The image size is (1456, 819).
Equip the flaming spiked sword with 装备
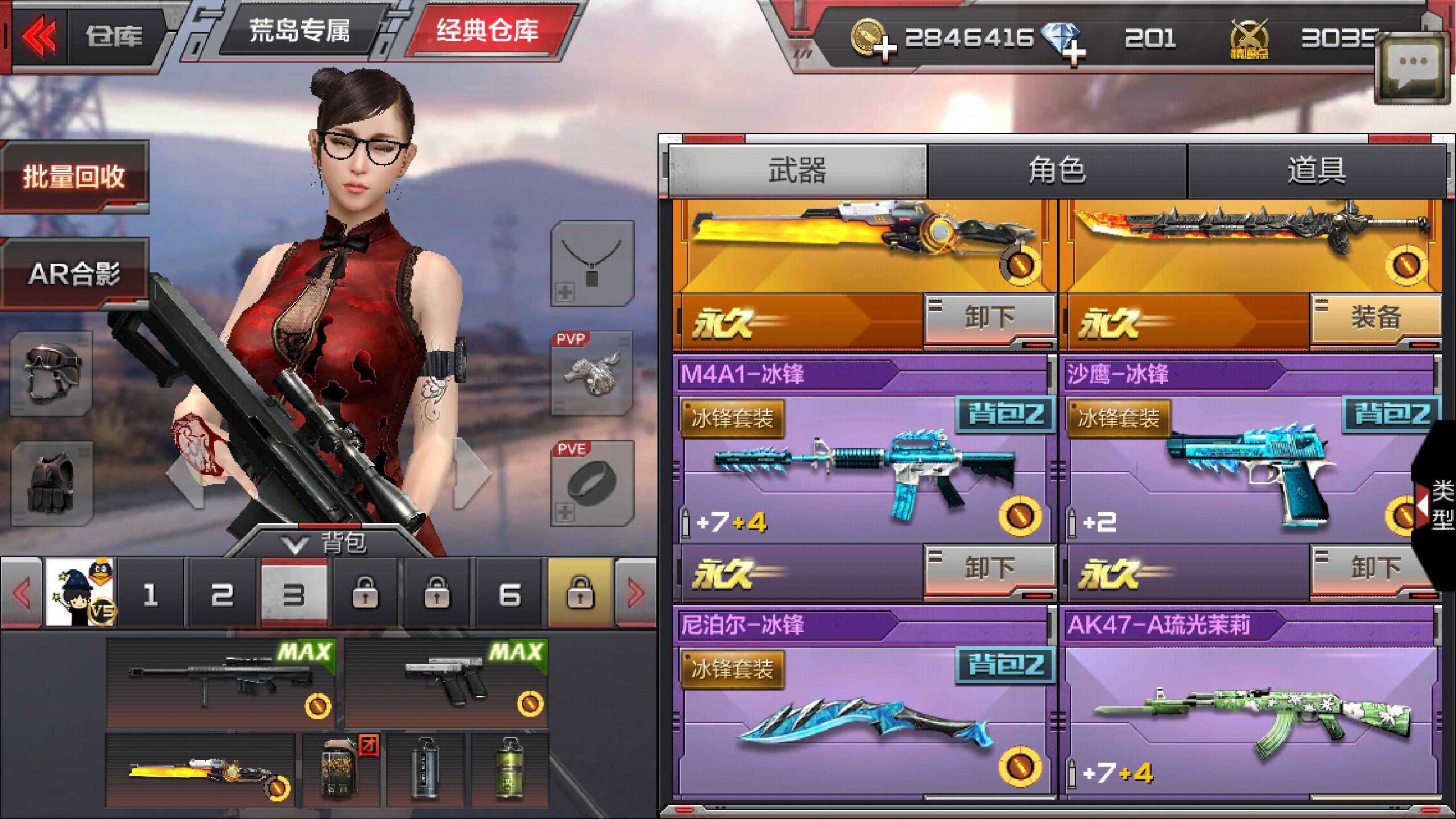1375,318
